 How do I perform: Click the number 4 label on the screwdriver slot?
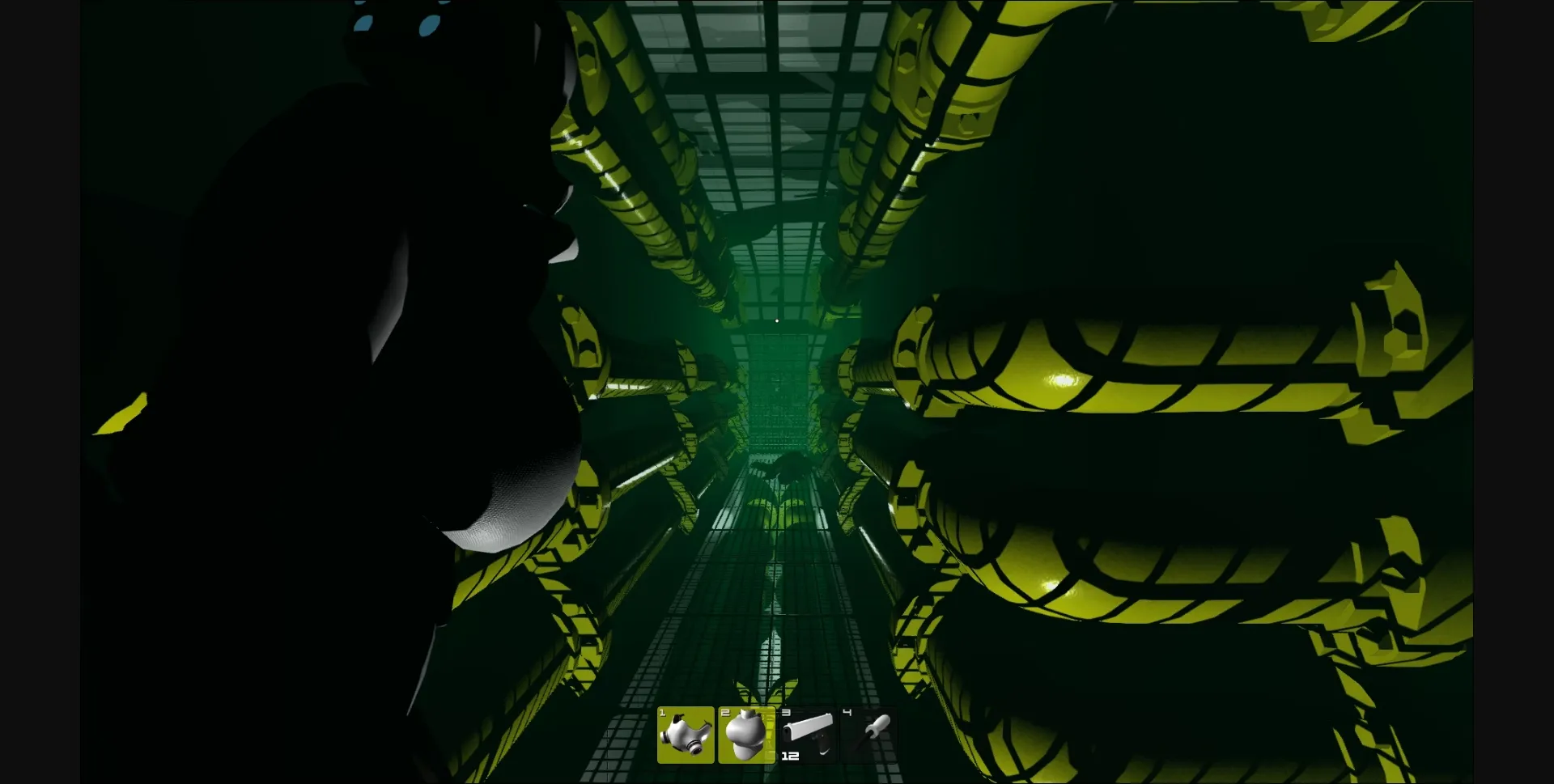[x=845, y=714]
